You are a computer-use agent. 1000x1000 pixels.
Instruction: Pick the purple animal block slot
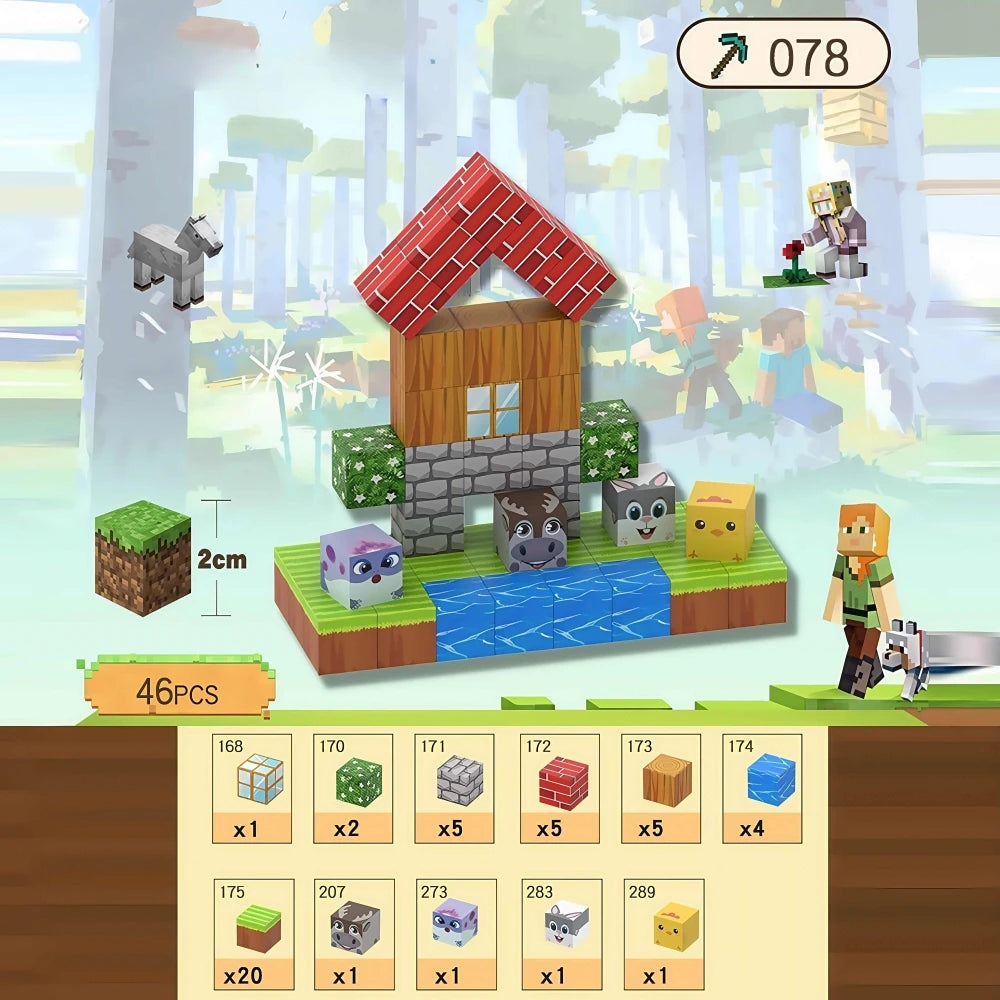456,934
